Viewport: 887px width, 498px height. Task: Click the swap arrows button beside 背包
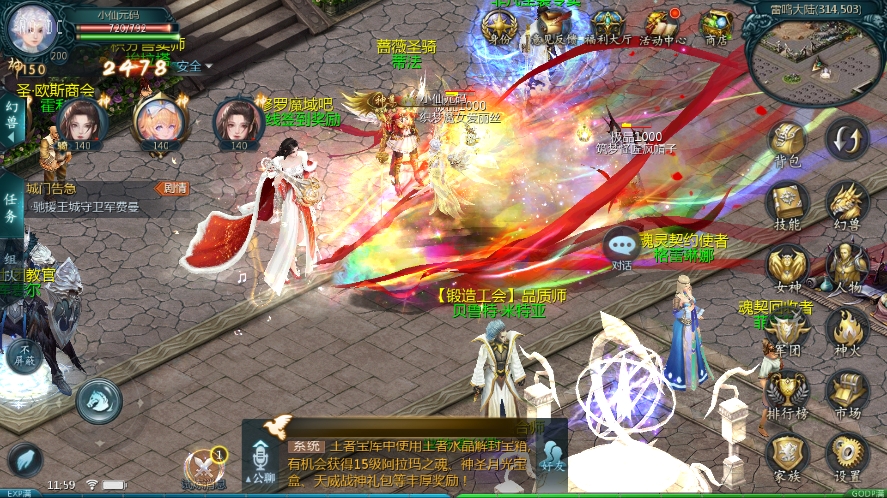(x=848, y=138)
